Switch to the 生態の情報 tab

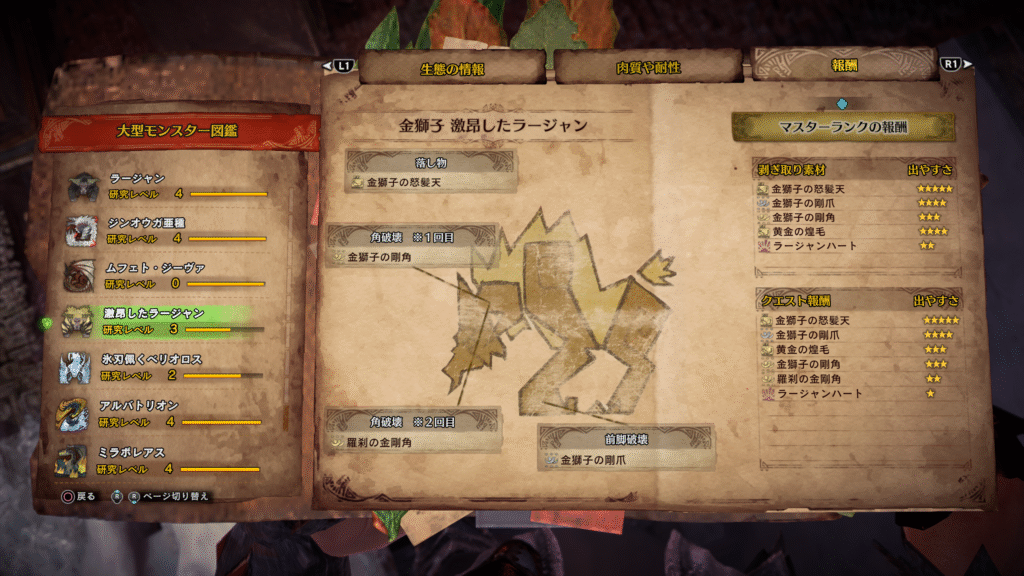pyautogui.click(x=452, y=68)
